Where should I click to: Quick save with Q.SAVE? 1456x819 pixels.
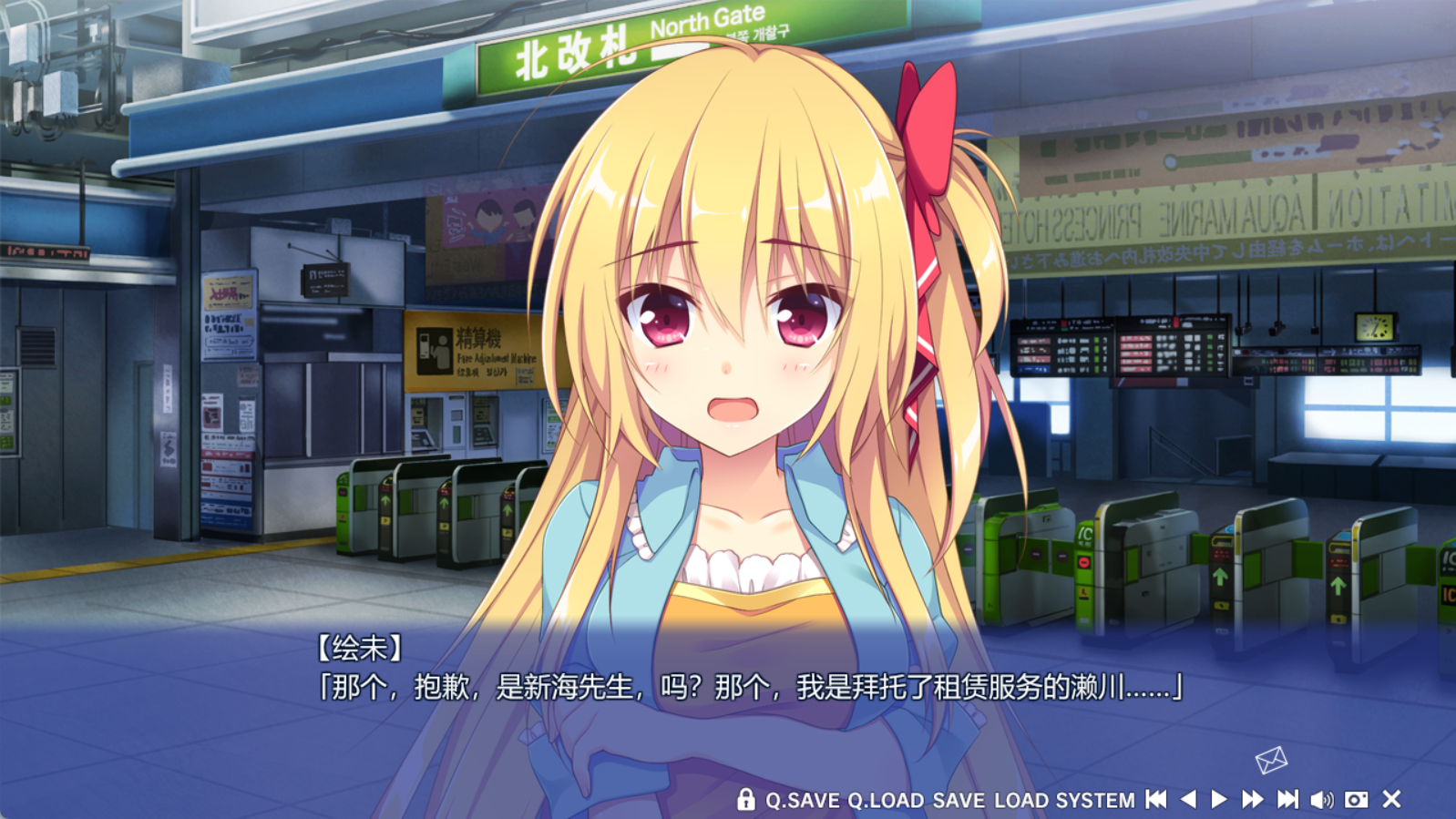[x=802, y=801]
